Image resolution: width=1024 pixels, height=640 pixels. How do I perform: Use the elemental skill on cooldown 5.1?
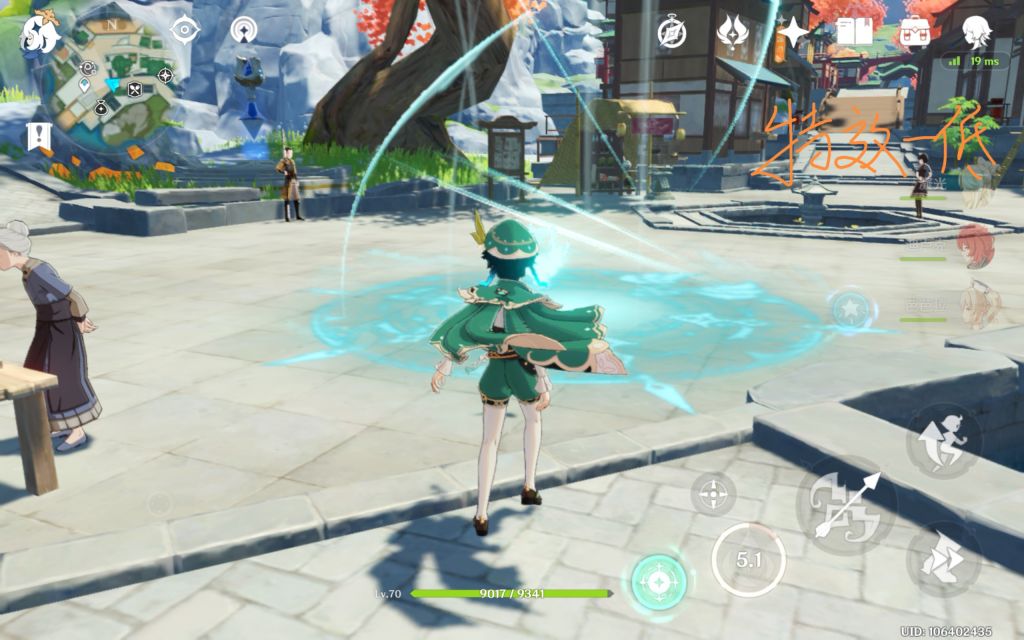[x=748, y=561]
